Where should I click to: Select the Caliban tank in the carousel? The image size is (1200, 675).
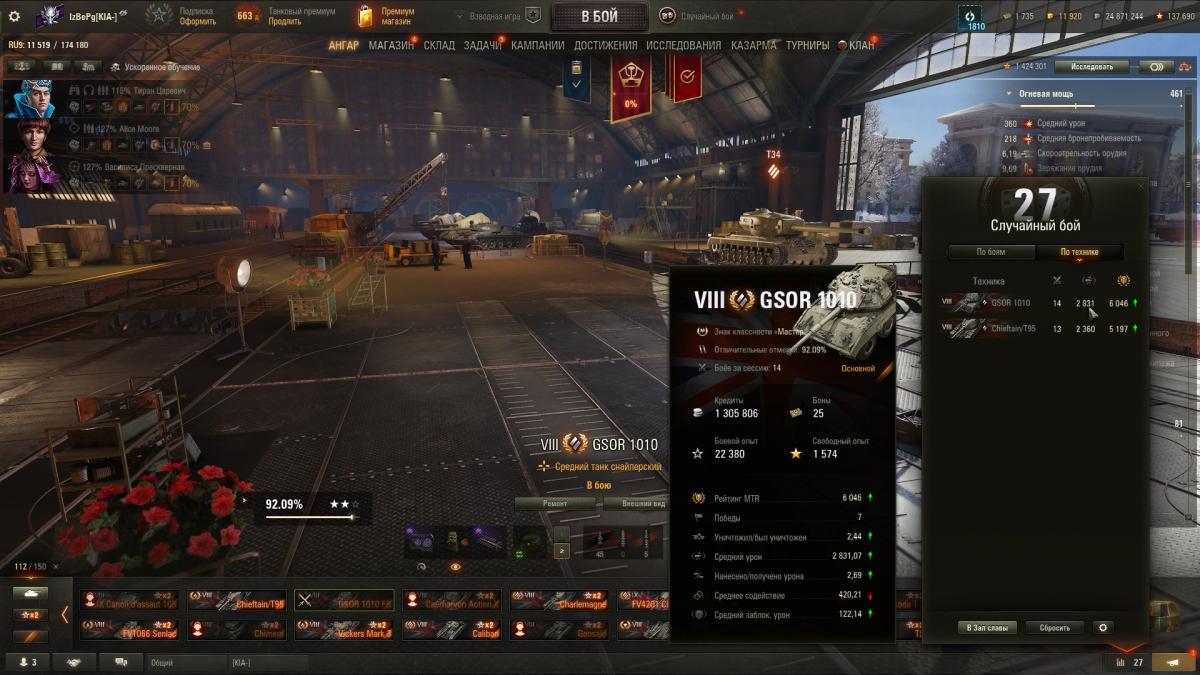click(450, 629)
